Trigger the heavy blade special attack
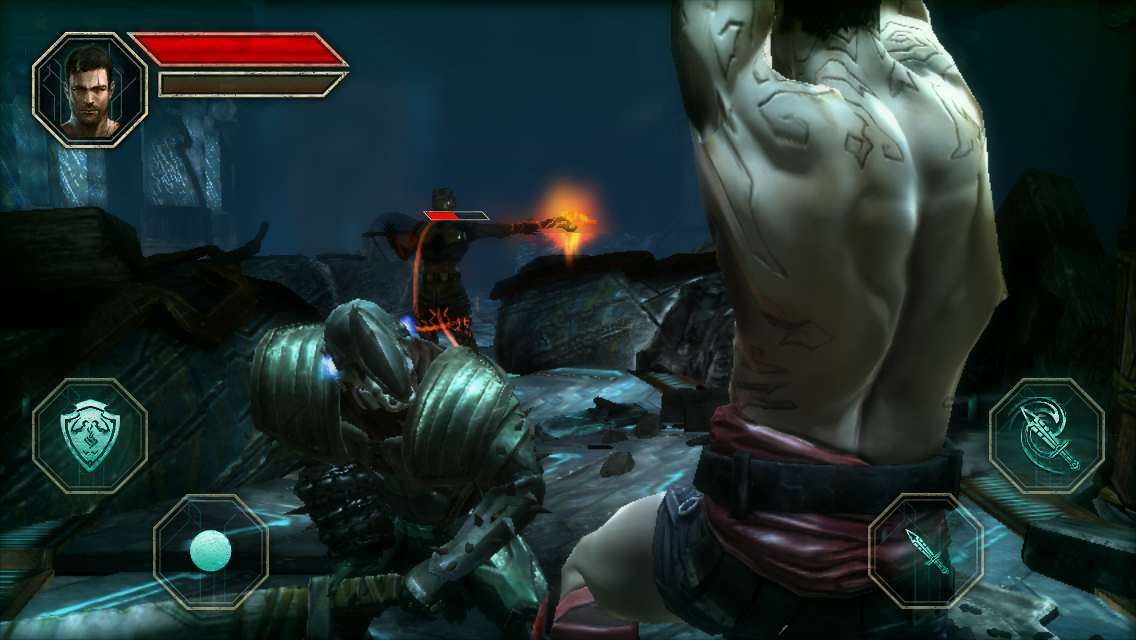Screen dimensions: 1136x640 click(1046, 435)
